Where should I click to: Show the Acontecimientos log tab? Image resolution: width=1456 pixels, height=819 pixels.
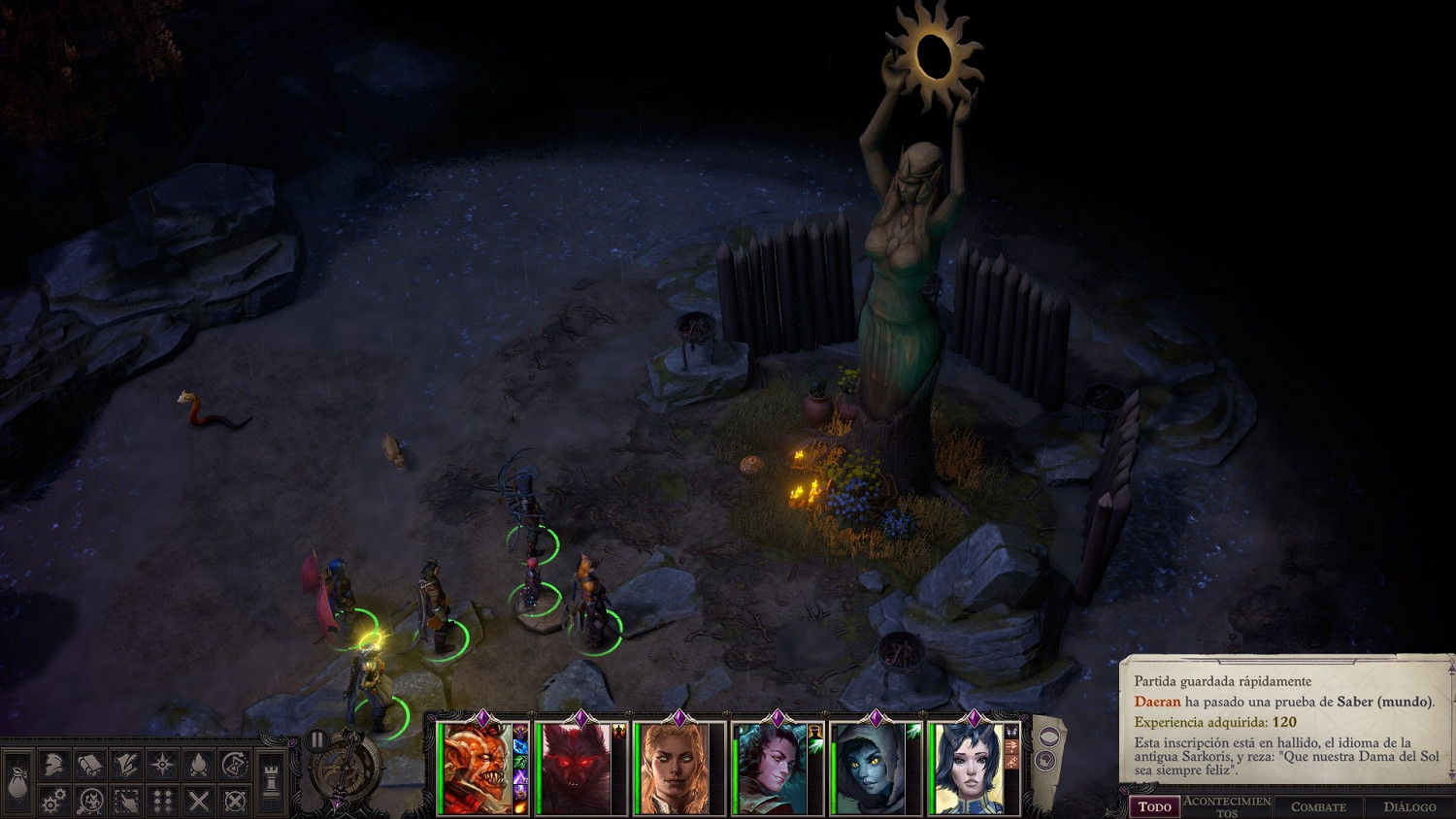coord(1227,806)
